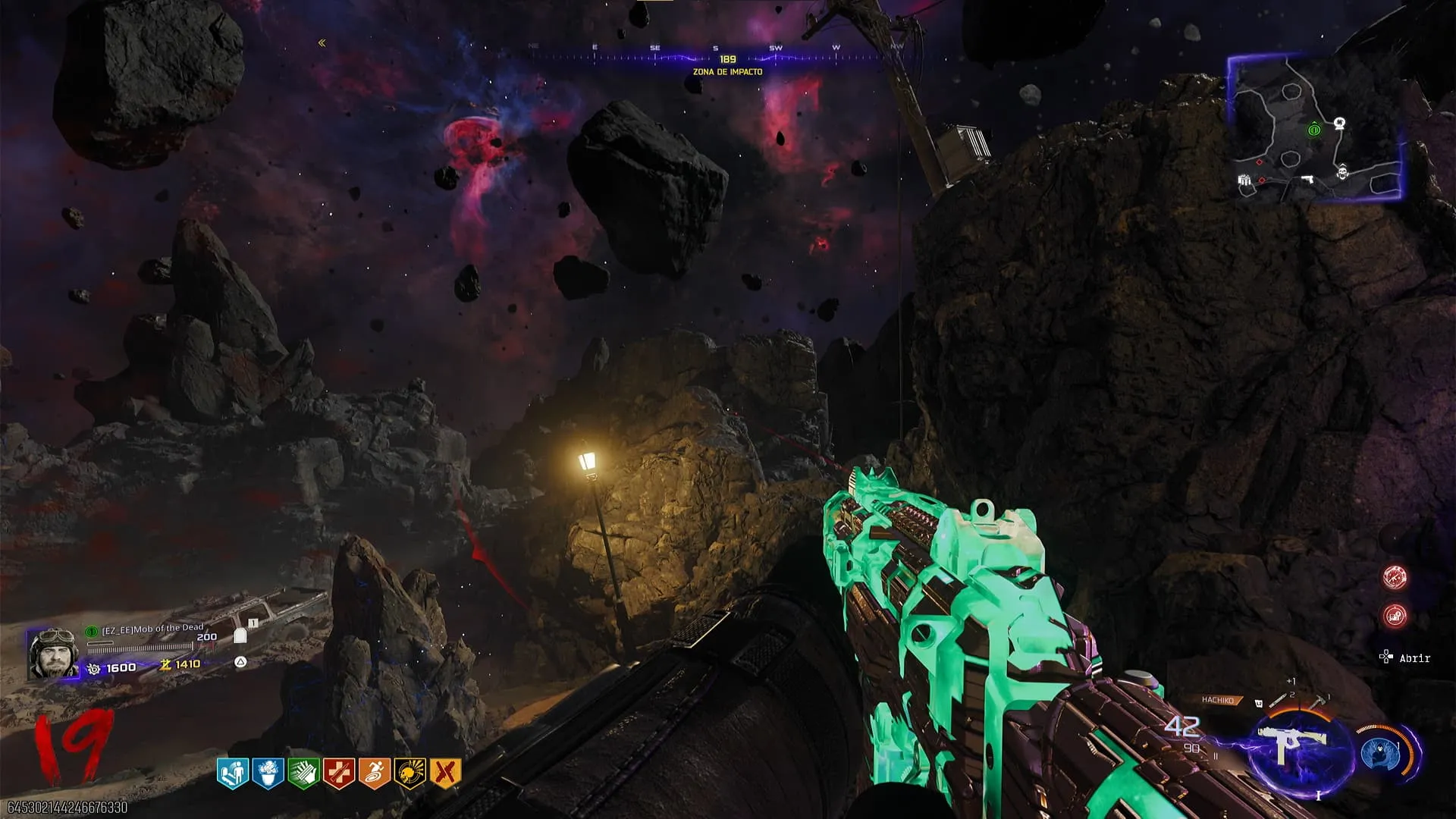Select the upper red GobbleGum icon
The width and height of the screenshot is (1456, 819).
(1395, 578)
